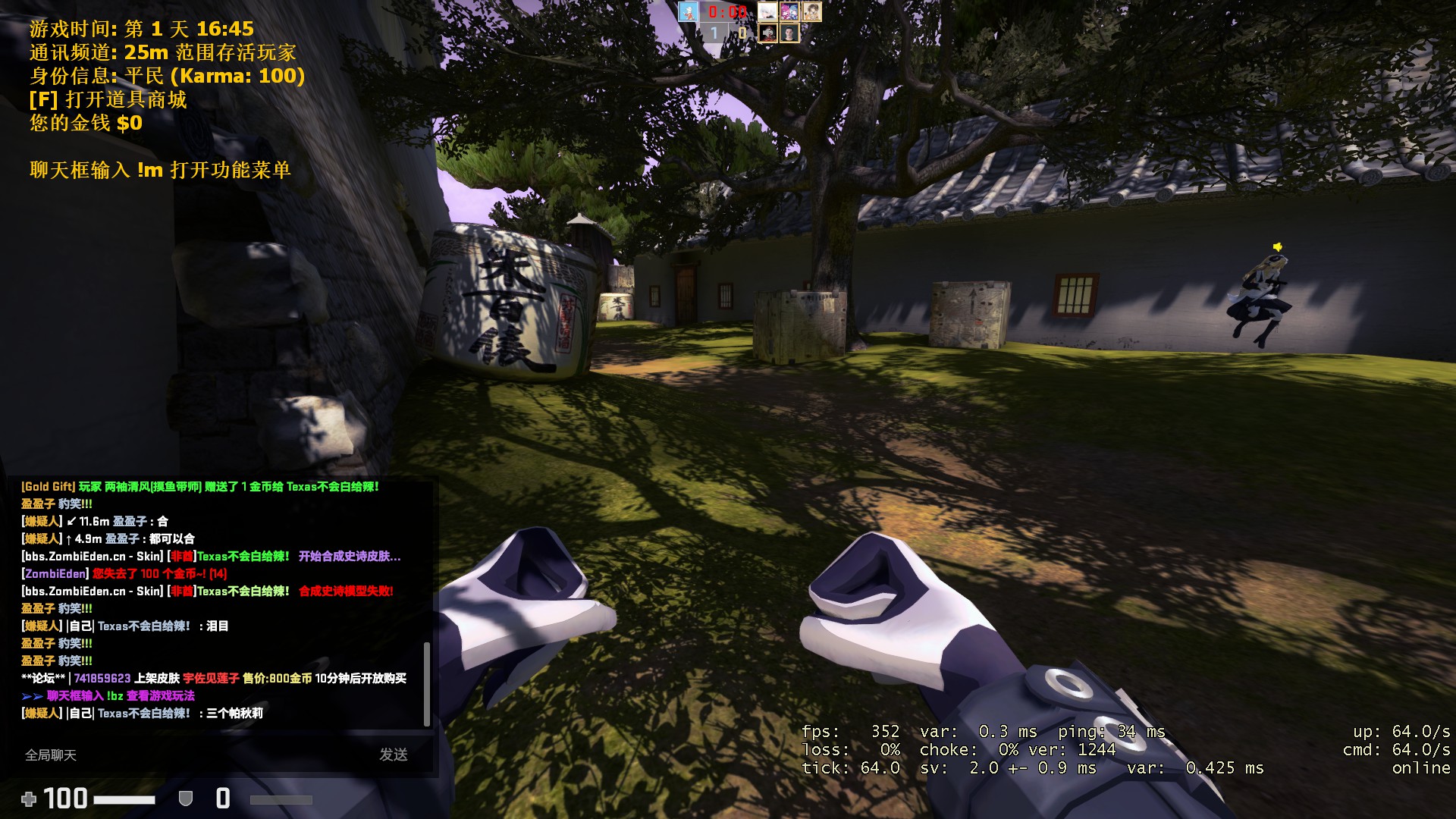1456x819 pixels.
Task: Click the chat log scrollbar handle
Action: point(427,684)
